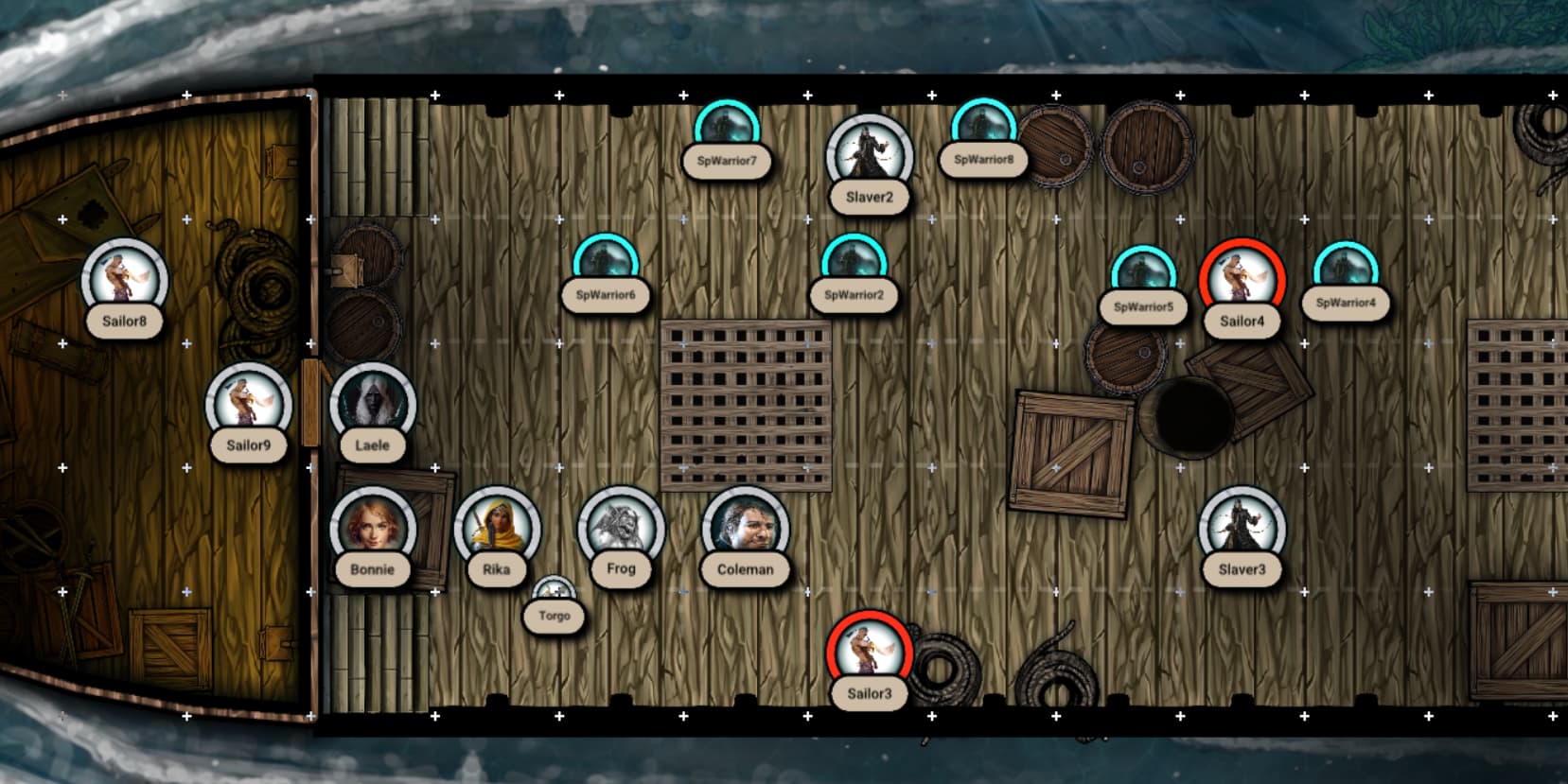Select the red-ringed Sailor4 token

tap(1242, 281)
